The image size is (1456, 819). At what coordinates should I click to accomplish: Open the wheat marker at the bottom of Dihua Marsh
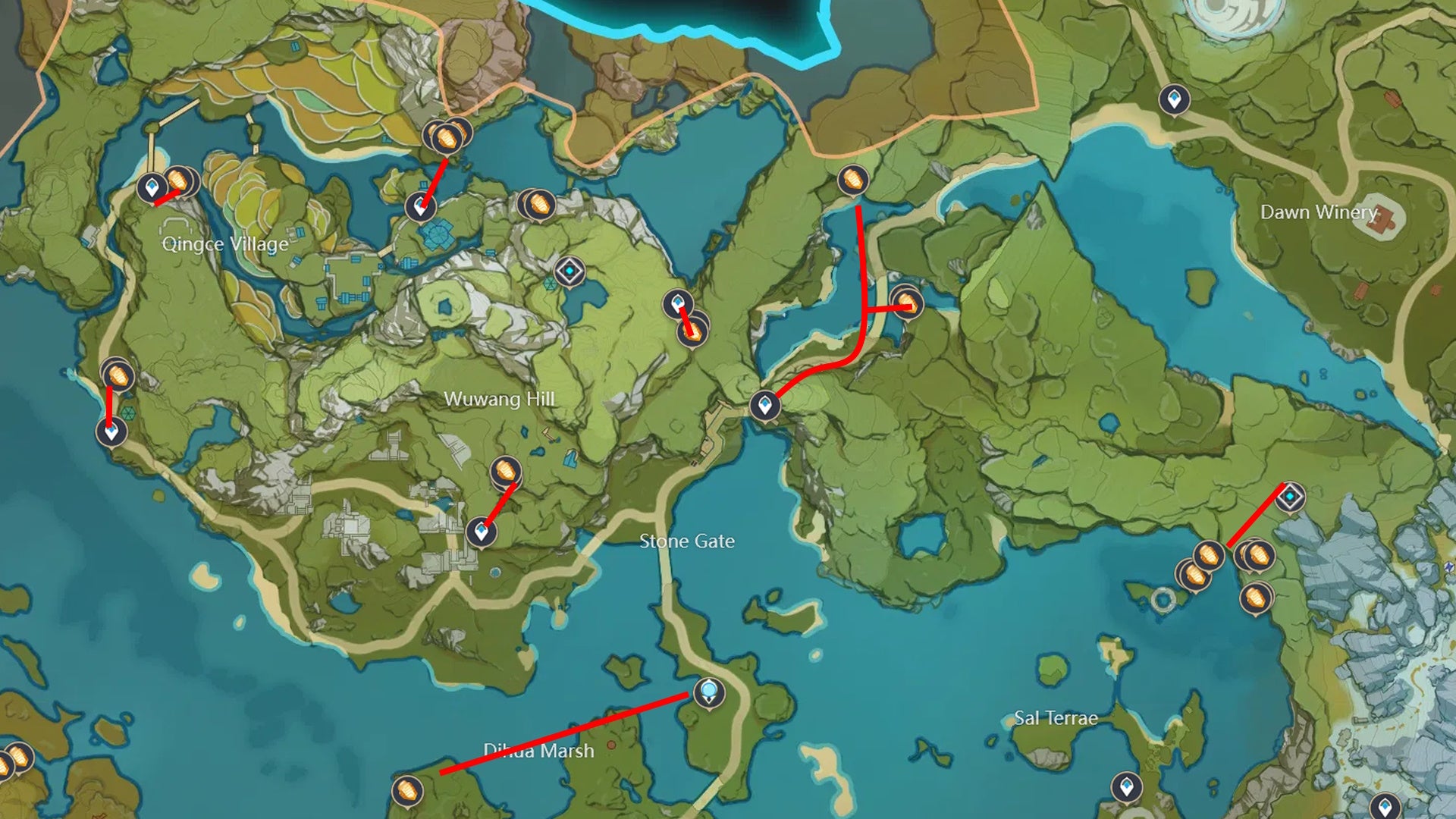click(x=406, y=789)
